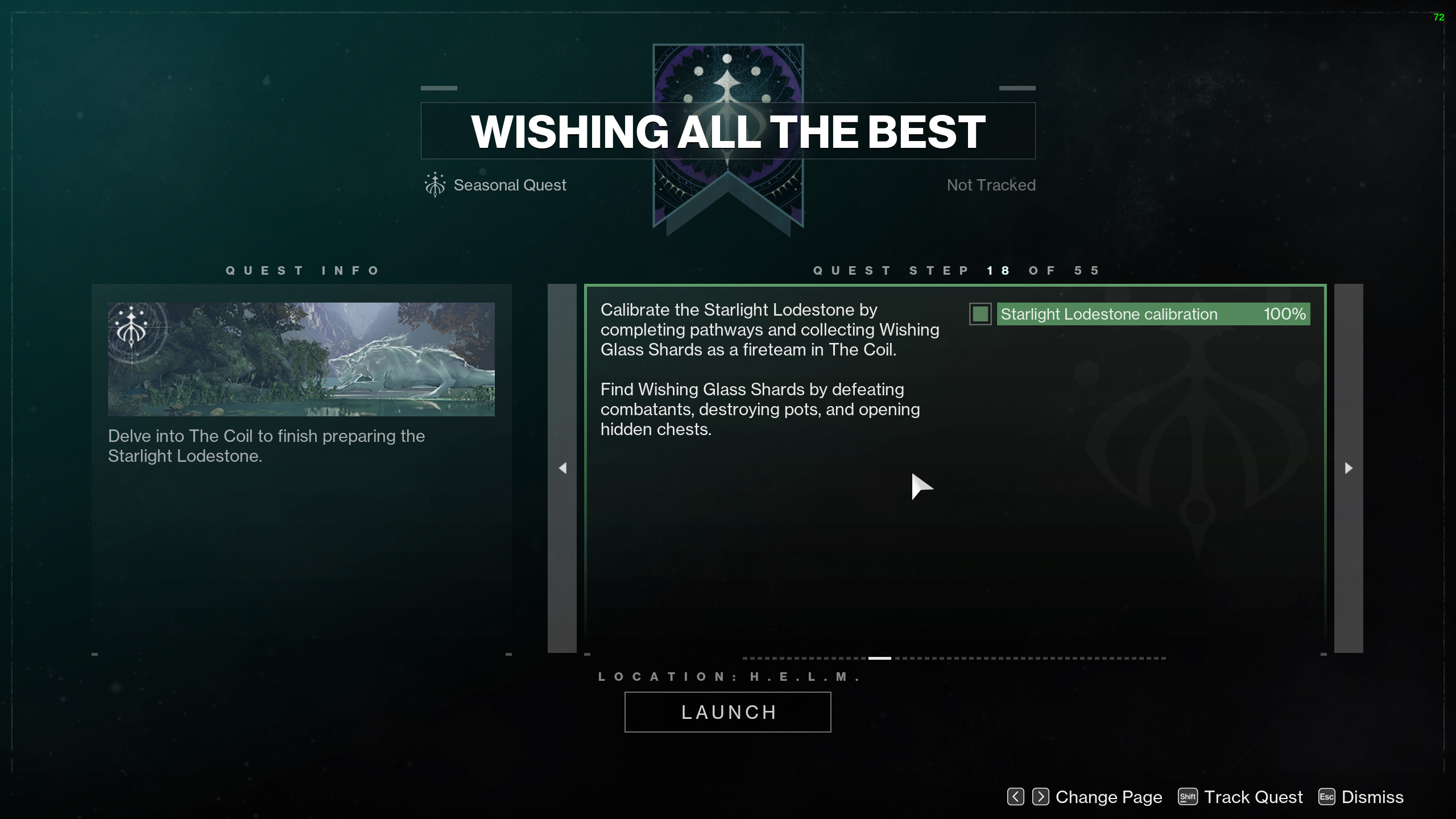Select the Seasonal Quest icon
The width and height of the screenshot is (1456, 819).
435,184
